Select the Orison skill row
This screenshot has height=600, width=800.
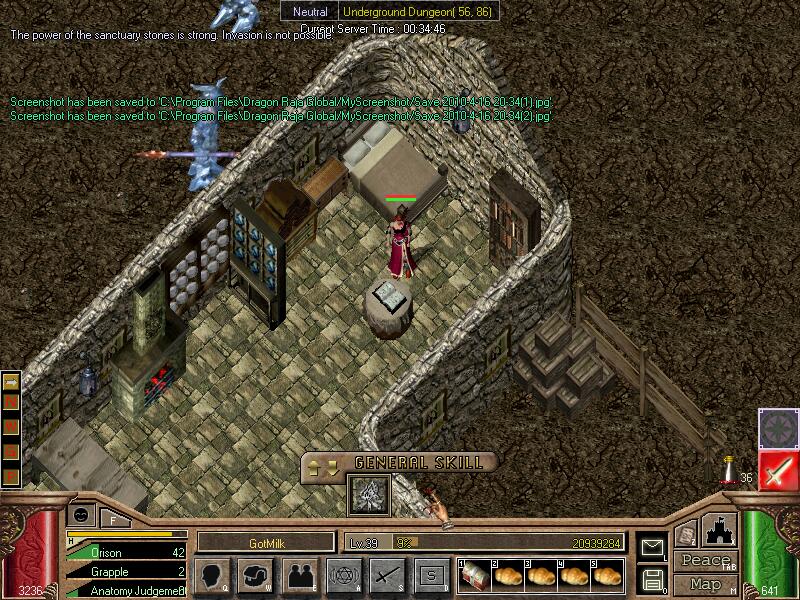point(125,551)
